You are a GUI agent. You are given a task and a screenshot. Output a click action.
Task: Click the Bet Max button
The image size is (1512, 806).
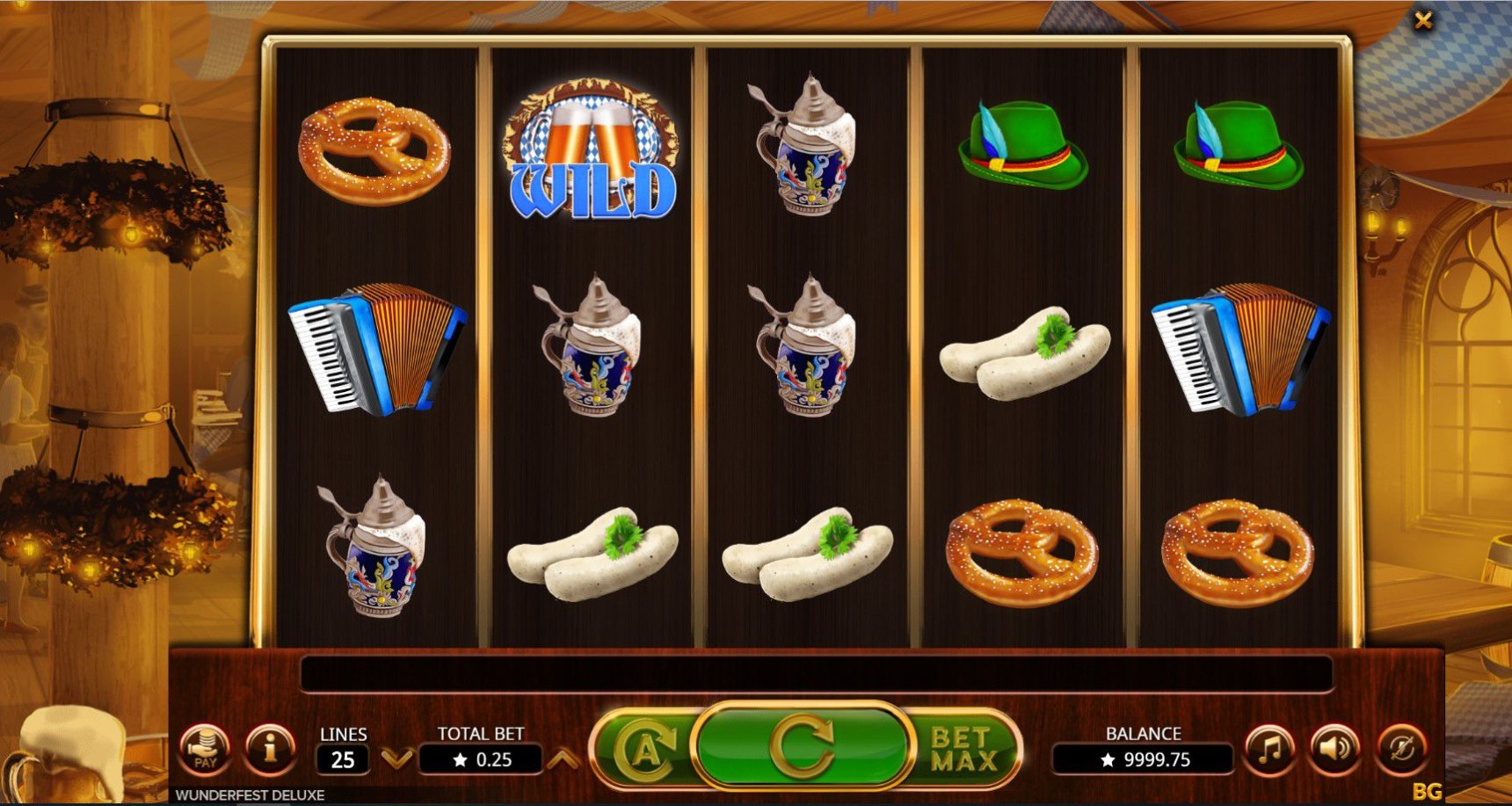pyautogui.click(x=963, y=750)
